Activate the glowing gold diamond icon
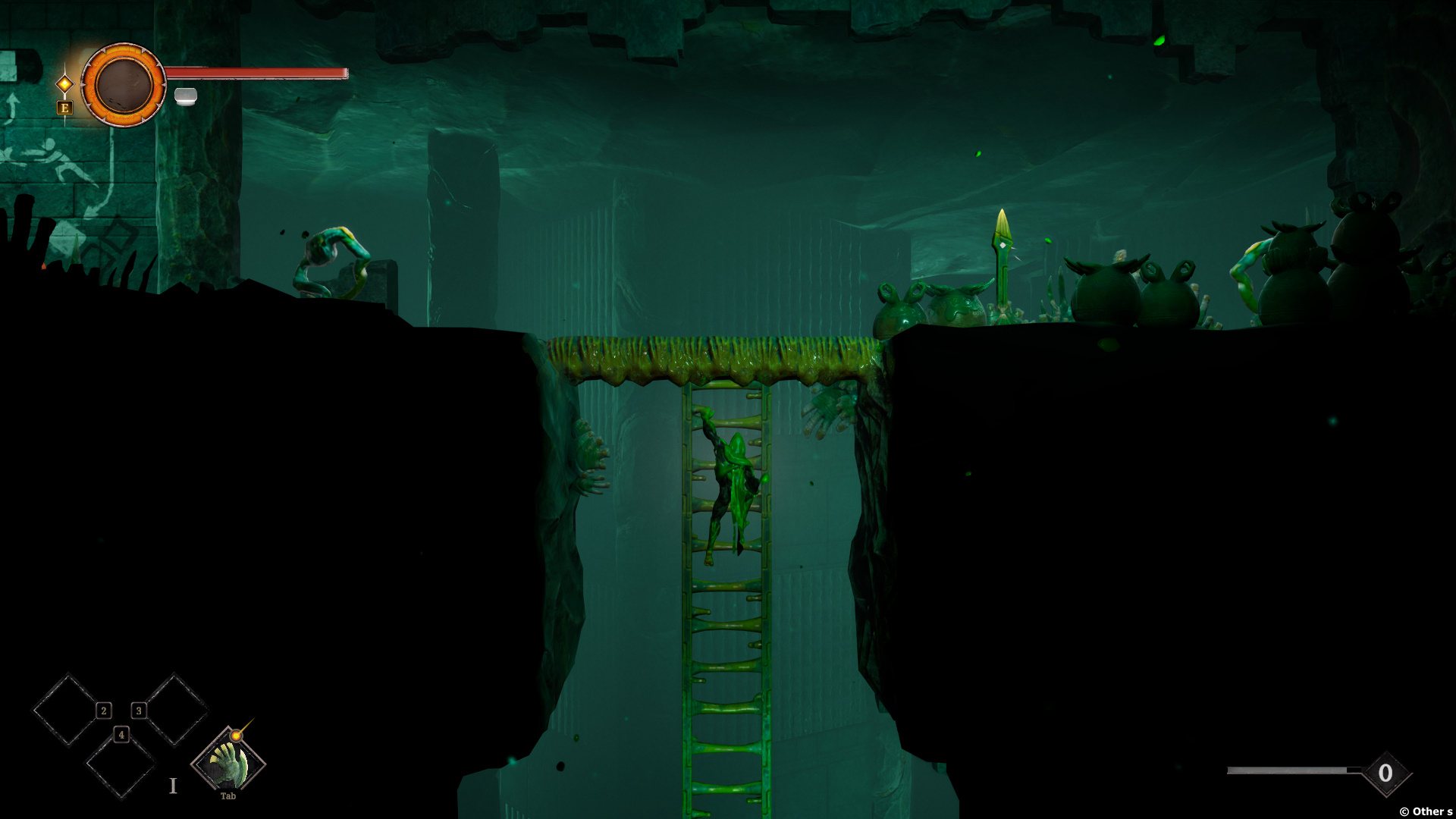1456x819 pixels. pos(65,83)
